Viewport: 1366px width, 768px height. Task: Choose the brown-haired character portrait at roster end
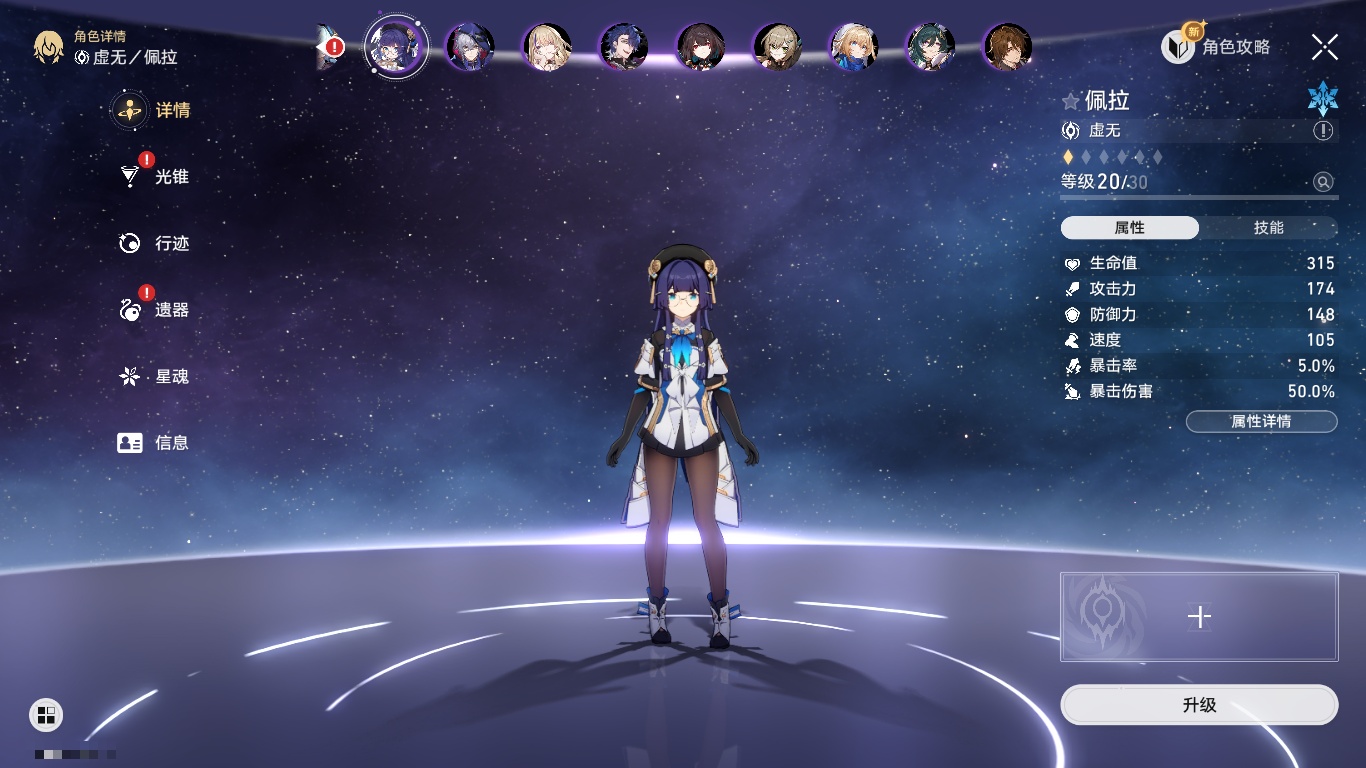coord(1007,47)
